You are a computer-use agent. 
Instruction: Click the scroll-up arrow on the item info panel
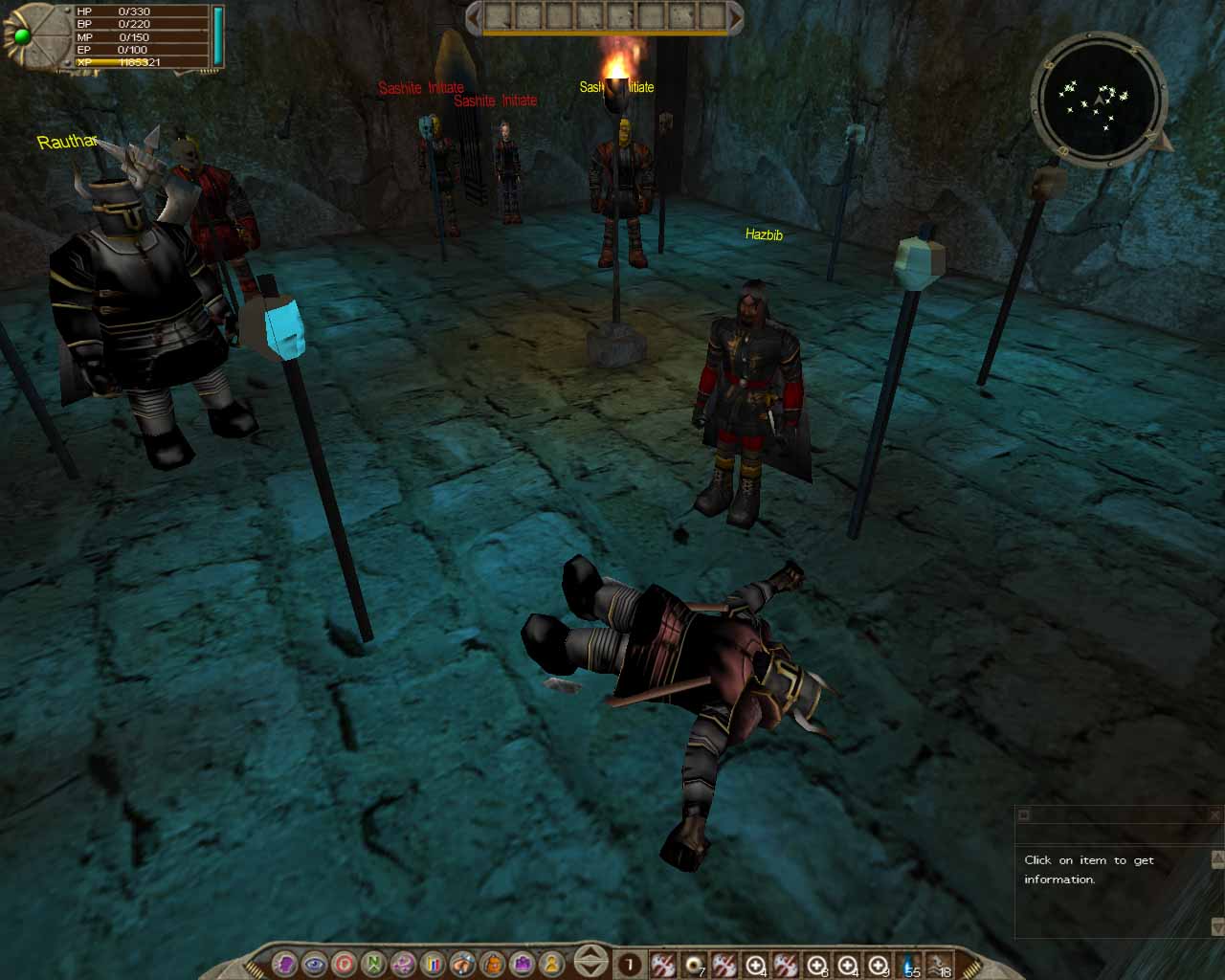click(1216, 858)
